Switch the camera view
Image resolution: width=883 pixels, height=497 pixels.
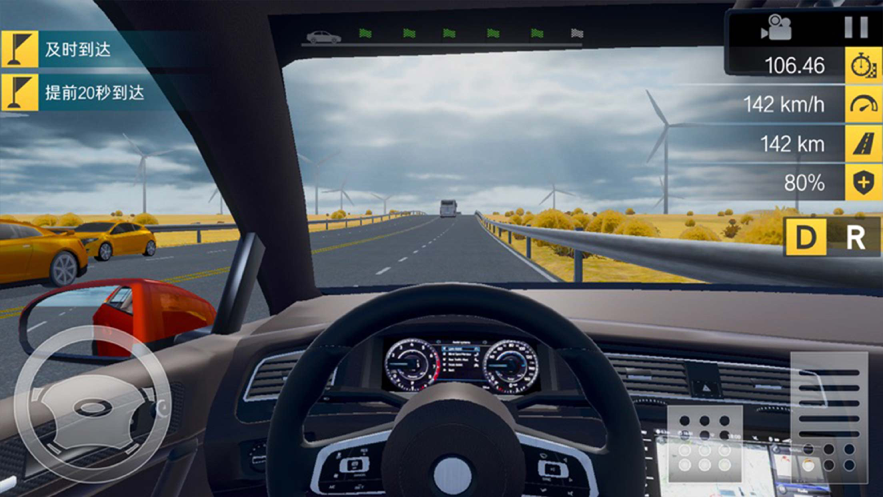click(x=776, y=27)
